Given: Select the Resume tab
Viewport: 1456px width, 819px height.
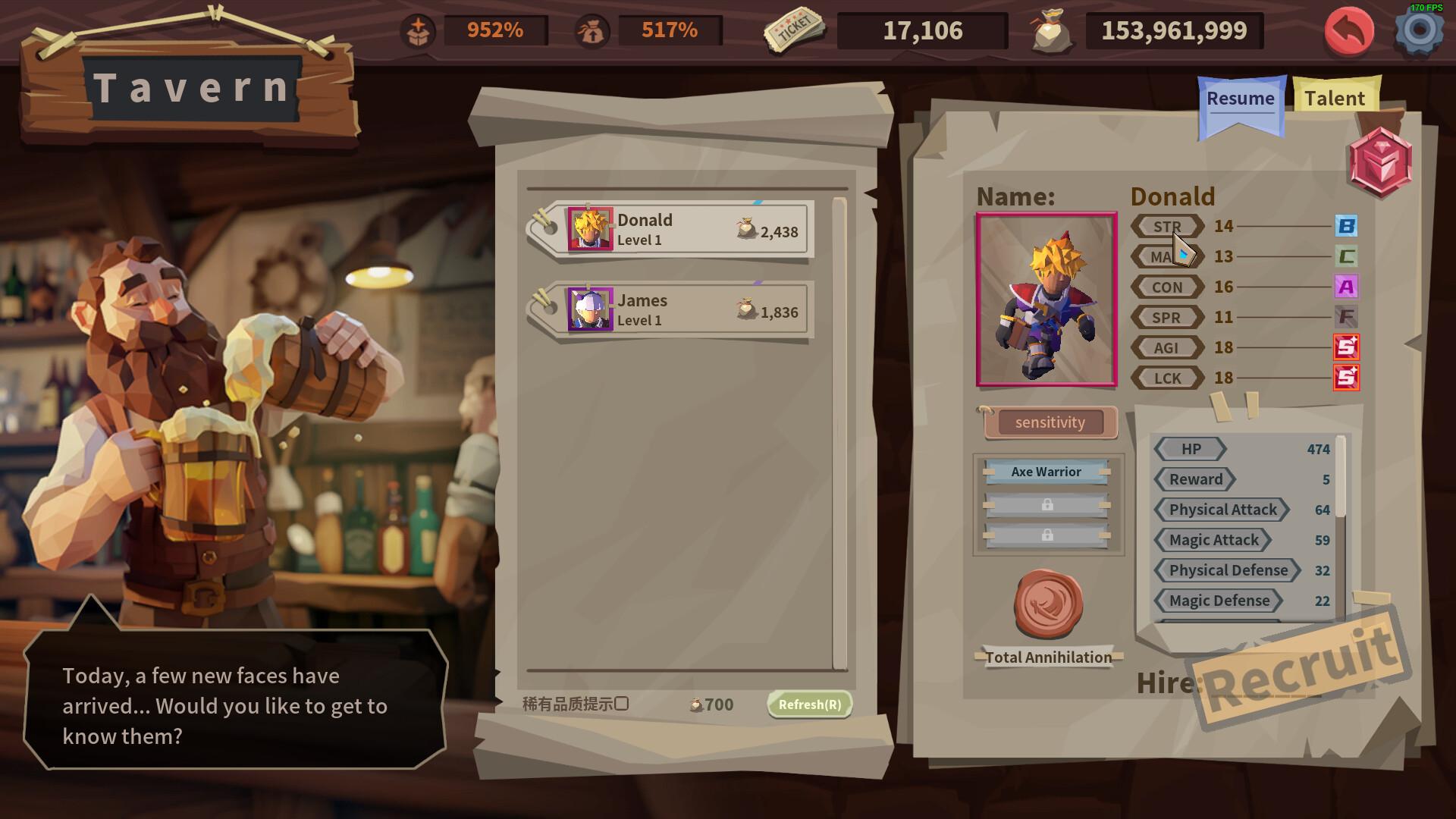Looking at the screenshot, I should (1241, 99).
